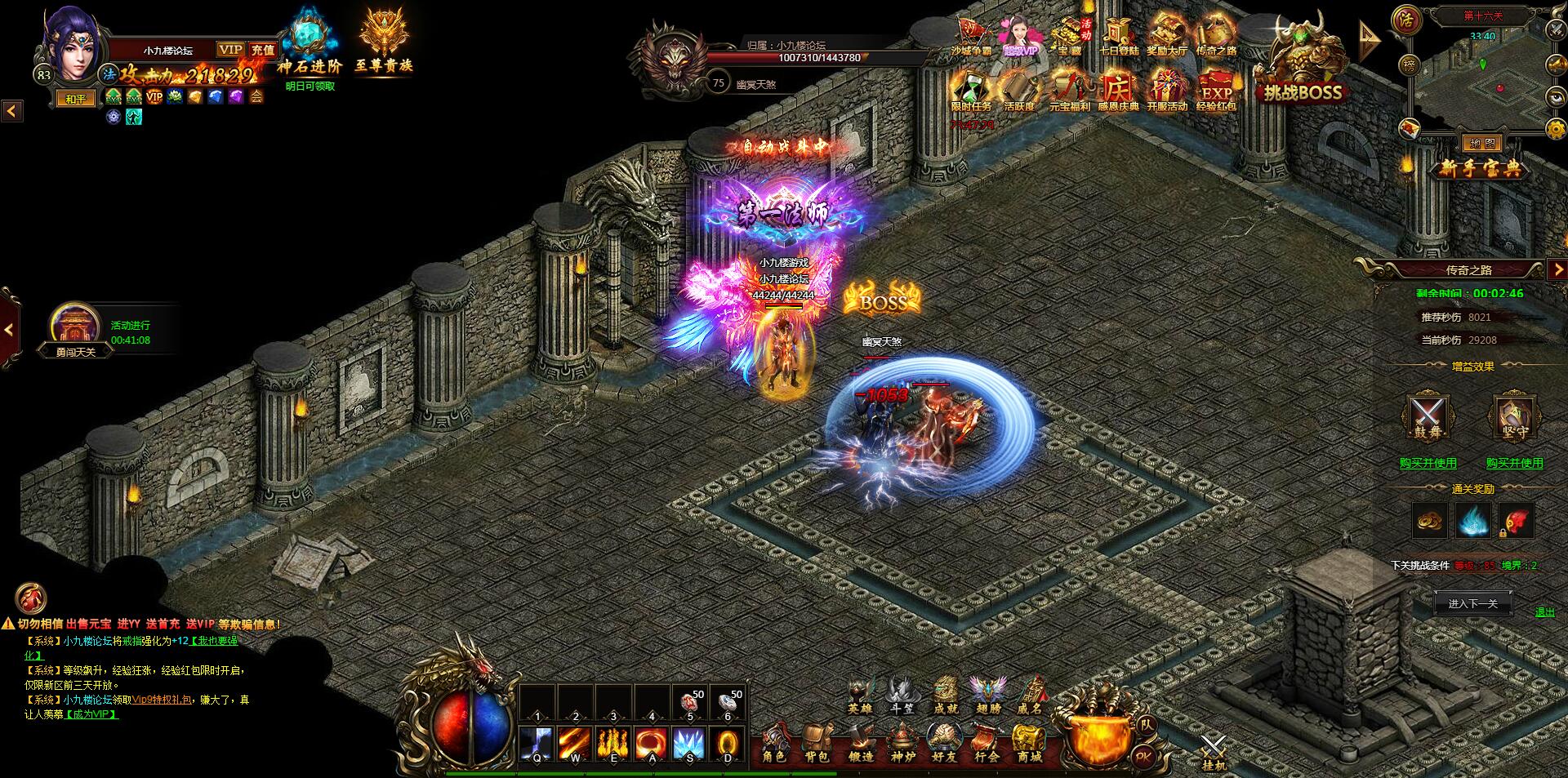Open the 勇闯天关 activity

point(75,332)
